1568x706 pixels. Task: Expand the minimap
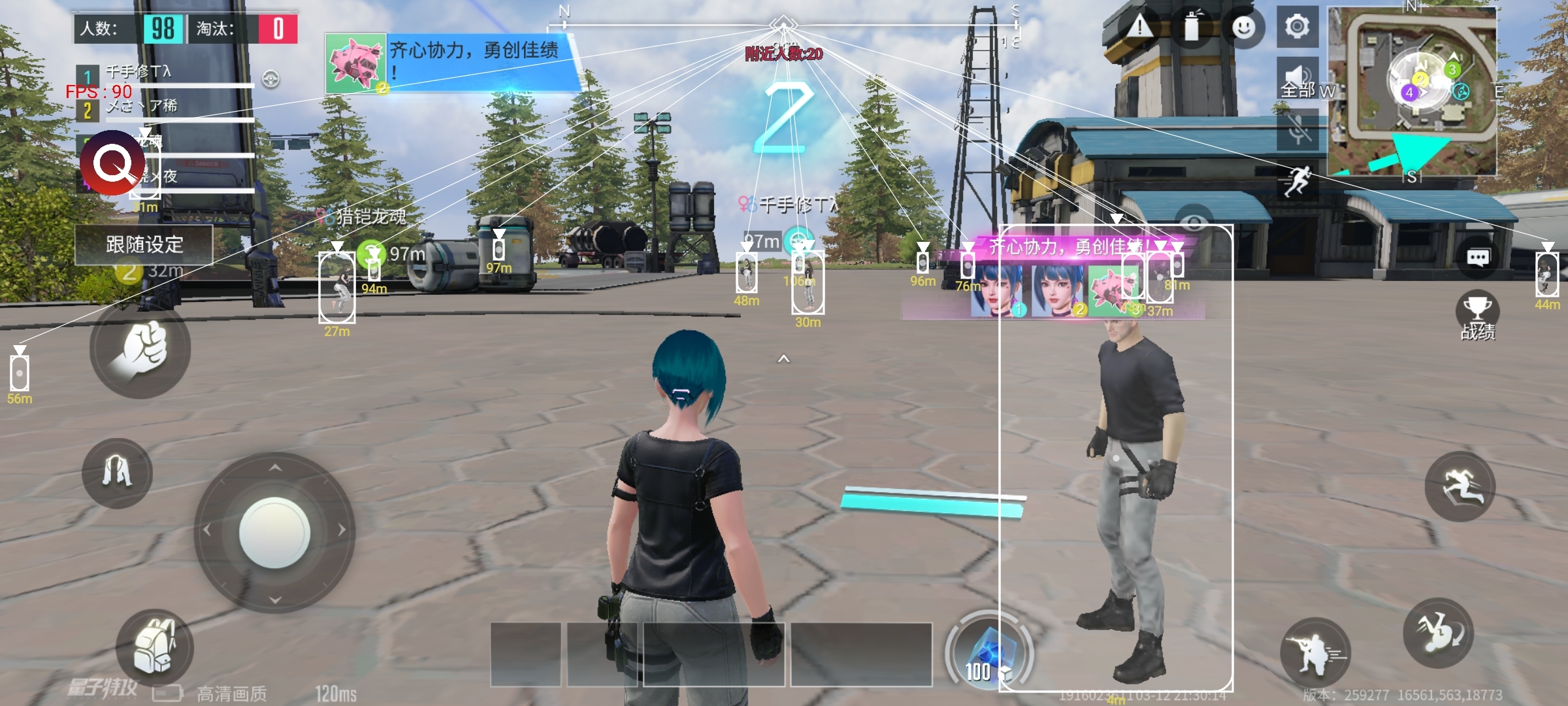pos(1413,90)
